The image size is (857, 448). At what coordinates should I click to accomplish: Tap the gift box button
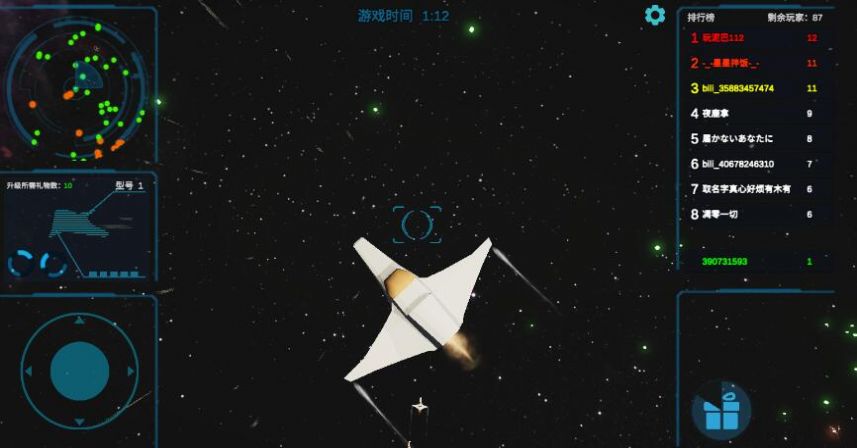click(x=722, y=411)
